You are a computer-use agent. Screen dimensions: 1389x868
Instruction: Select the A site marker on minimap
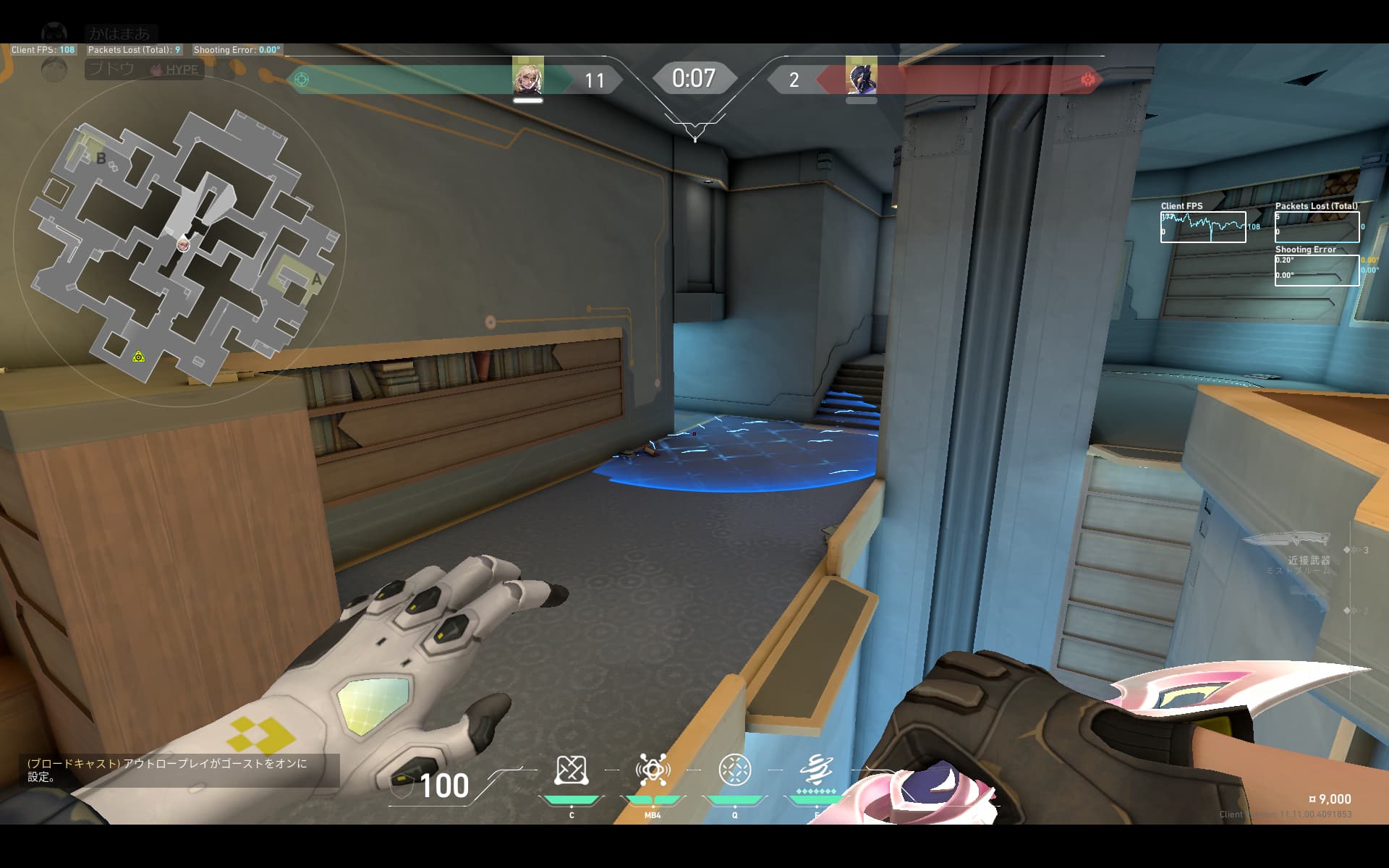click(x=316, y=279)
